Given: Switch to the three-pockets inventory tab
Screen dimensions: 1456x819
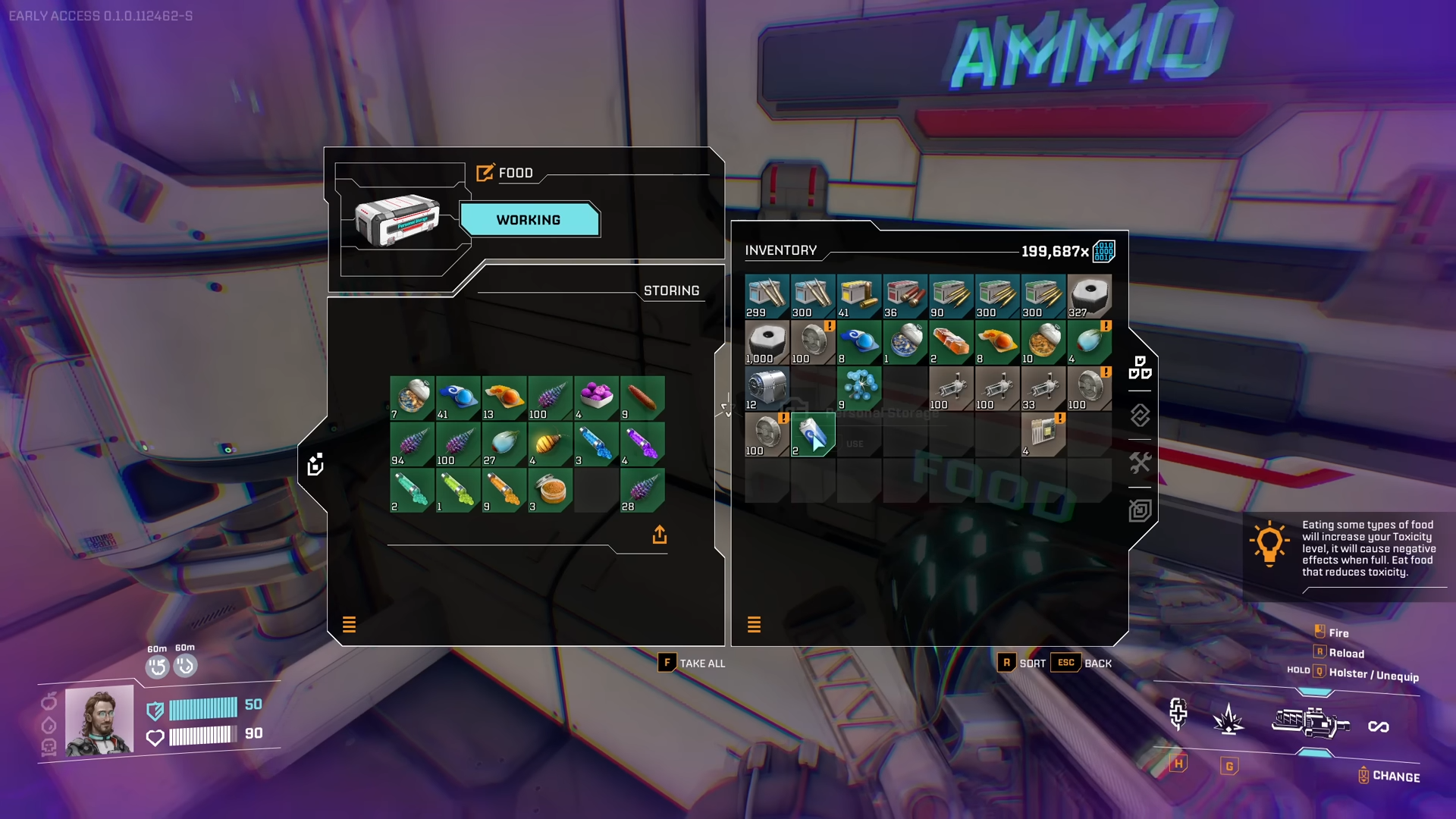Looking at the screenshot, I should tap(1140, 368).
